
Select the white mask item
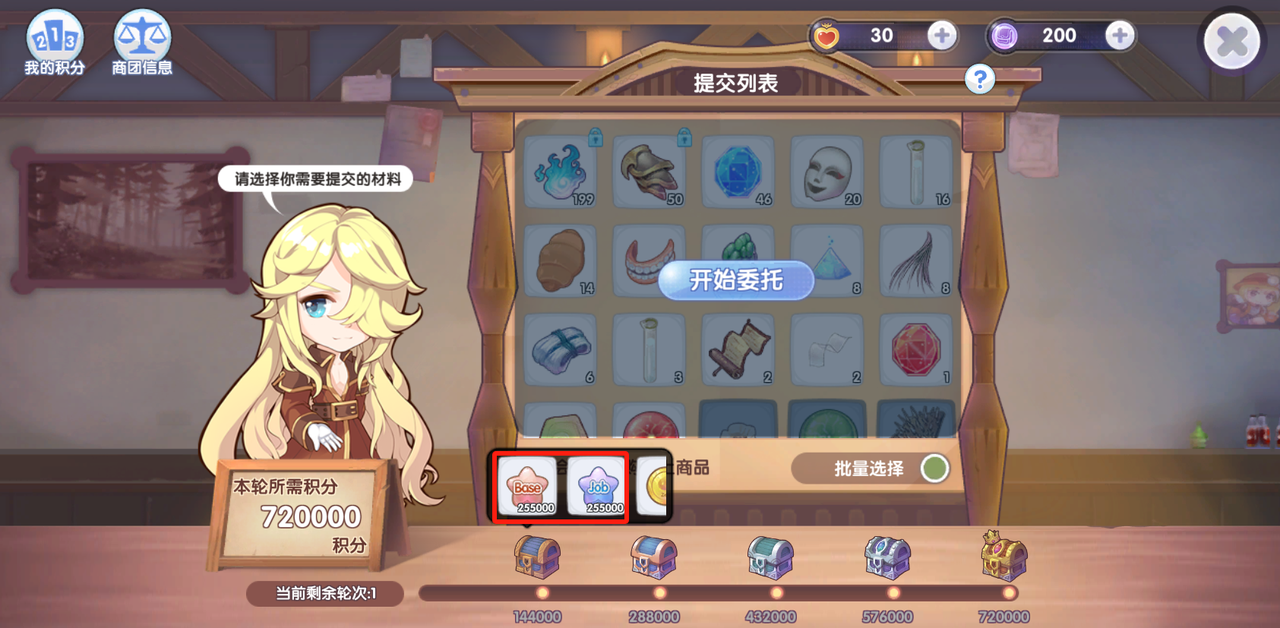(827, 171)
